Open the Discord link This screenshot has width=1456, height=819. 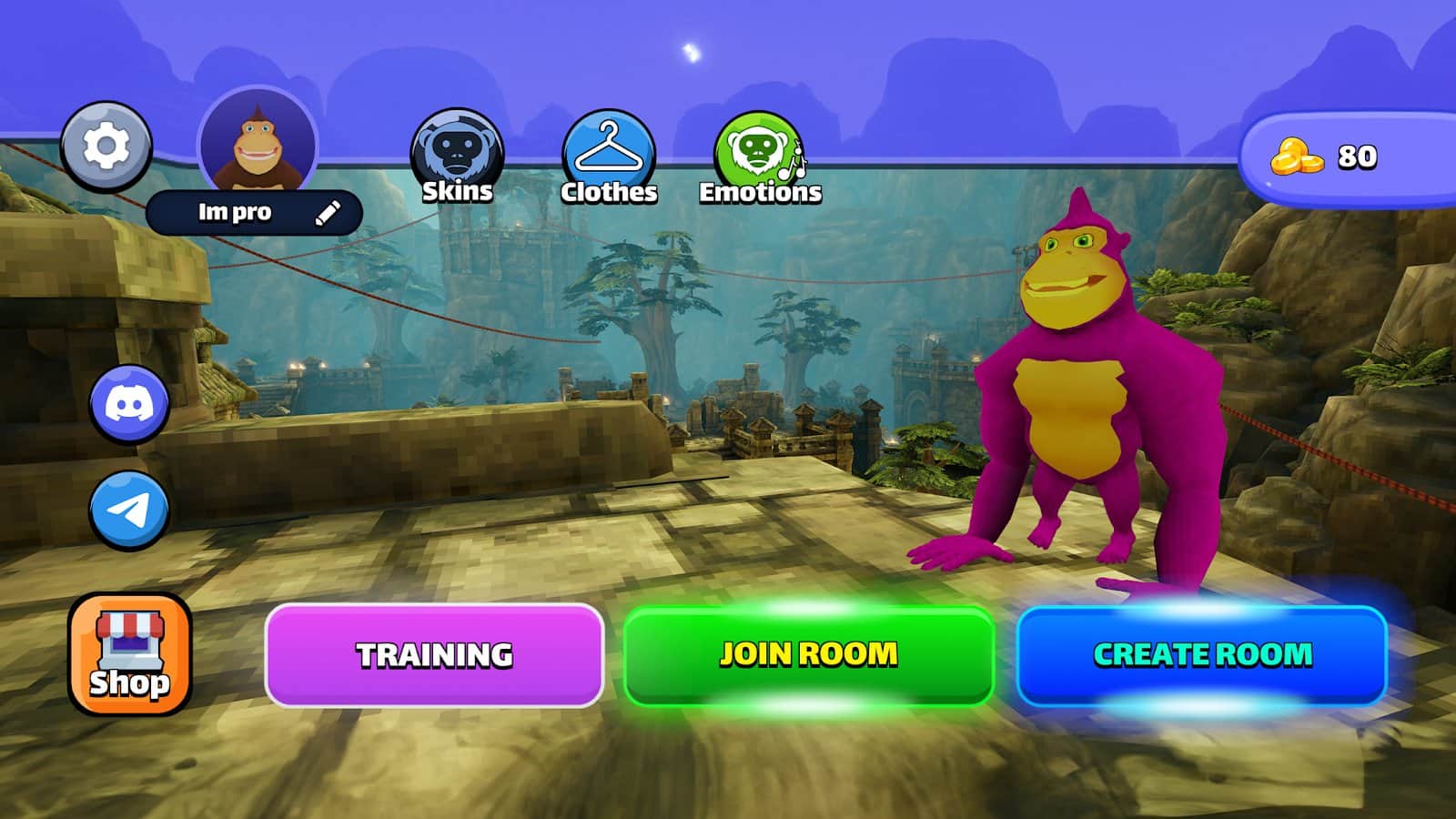pyautogui.click(x=129, y=404)
